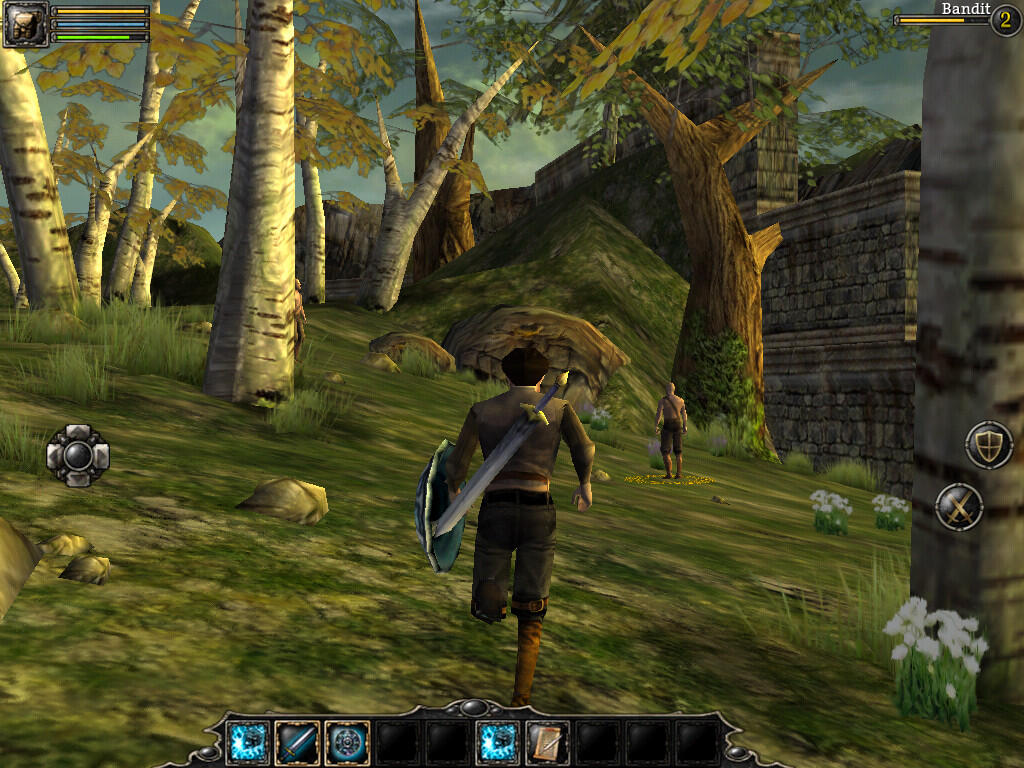Screen dimensions: 1024x768
Task: Tap the shield block button
Action: tap(989, 444)
